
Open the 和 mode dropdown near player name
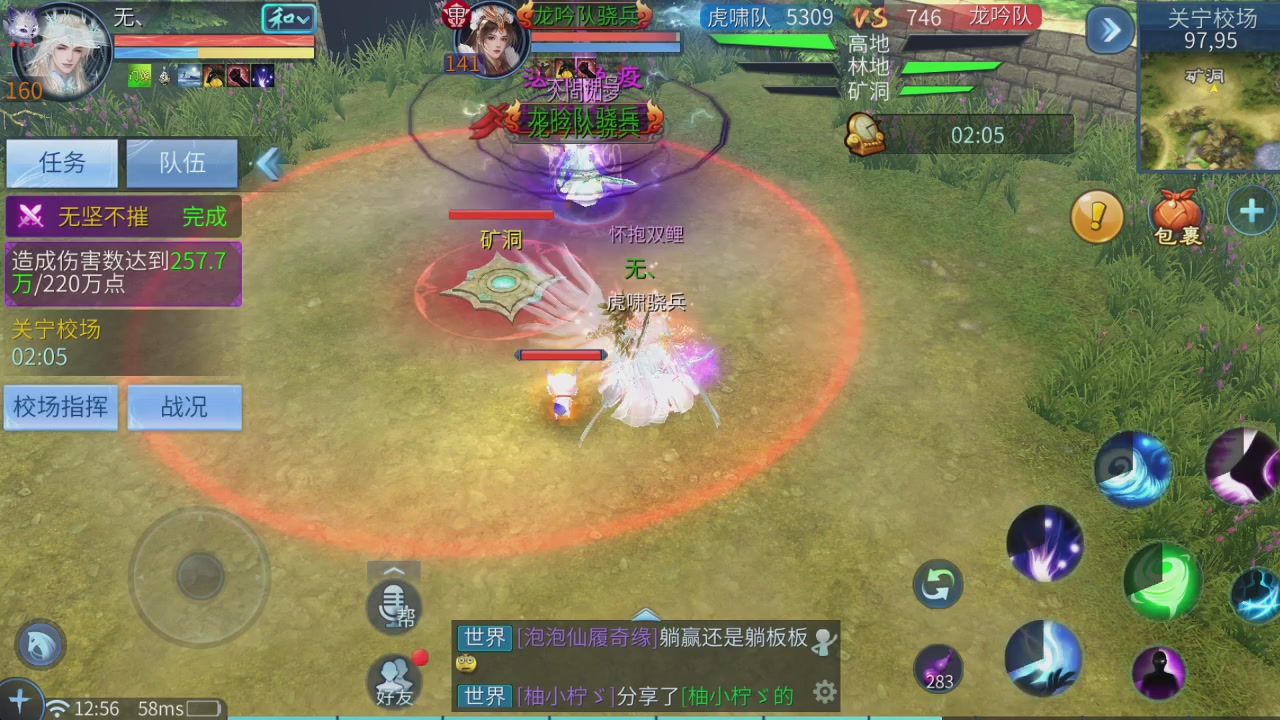point(288,18)
